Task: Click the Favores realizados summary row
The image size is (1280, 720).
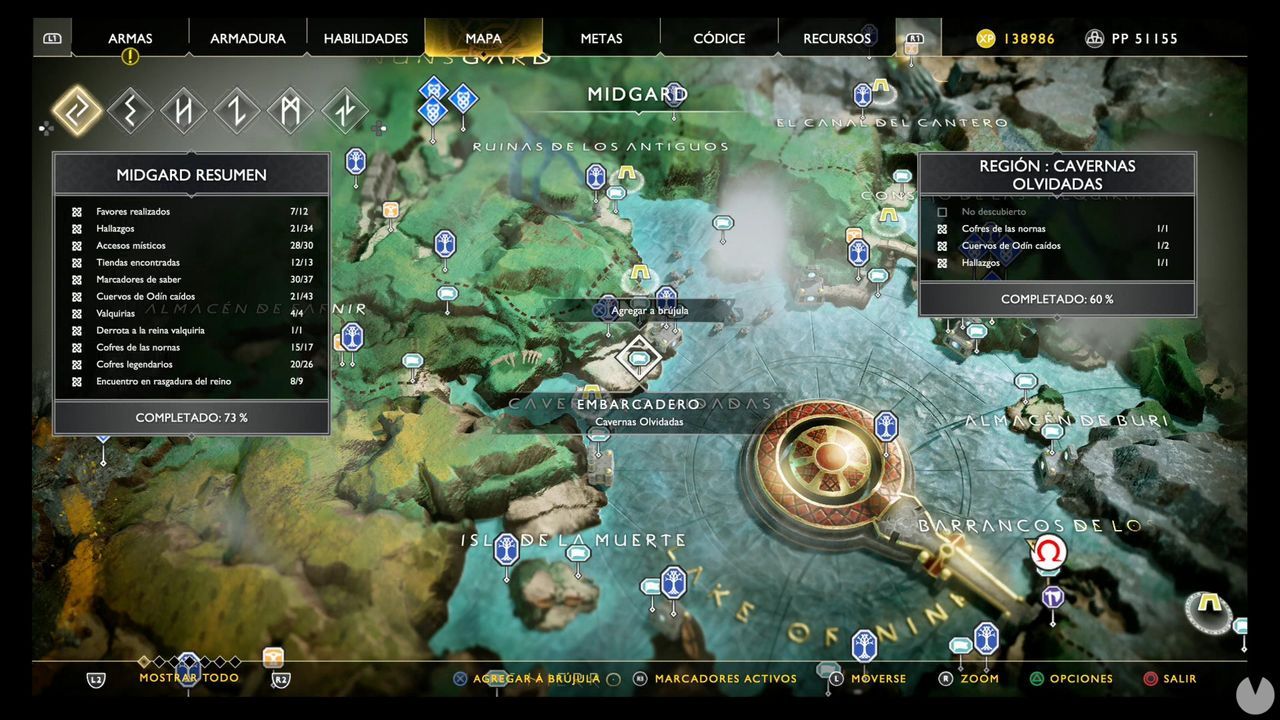Action: pos(190,212)
